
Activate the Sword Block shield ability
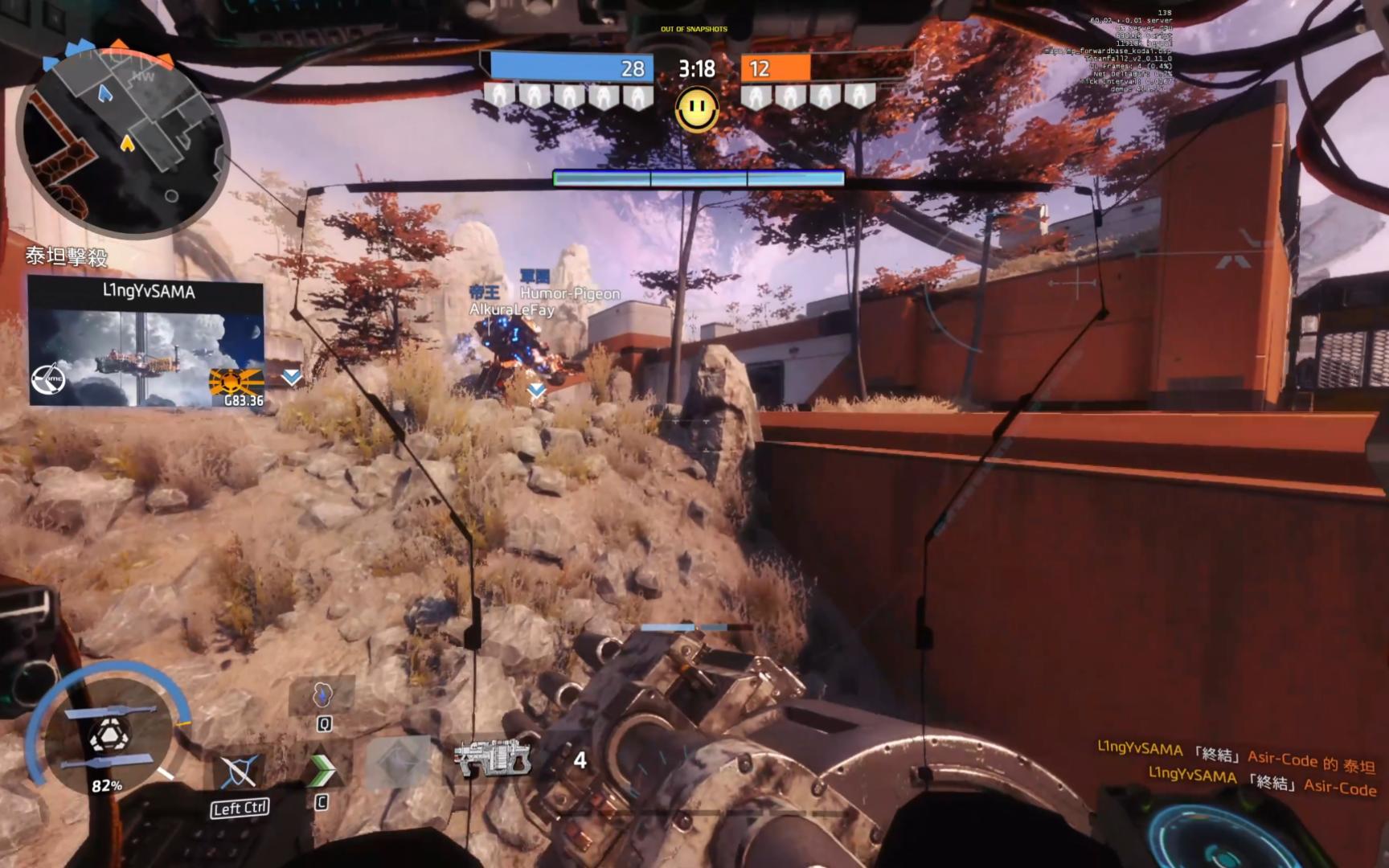(x=239, y=773)
